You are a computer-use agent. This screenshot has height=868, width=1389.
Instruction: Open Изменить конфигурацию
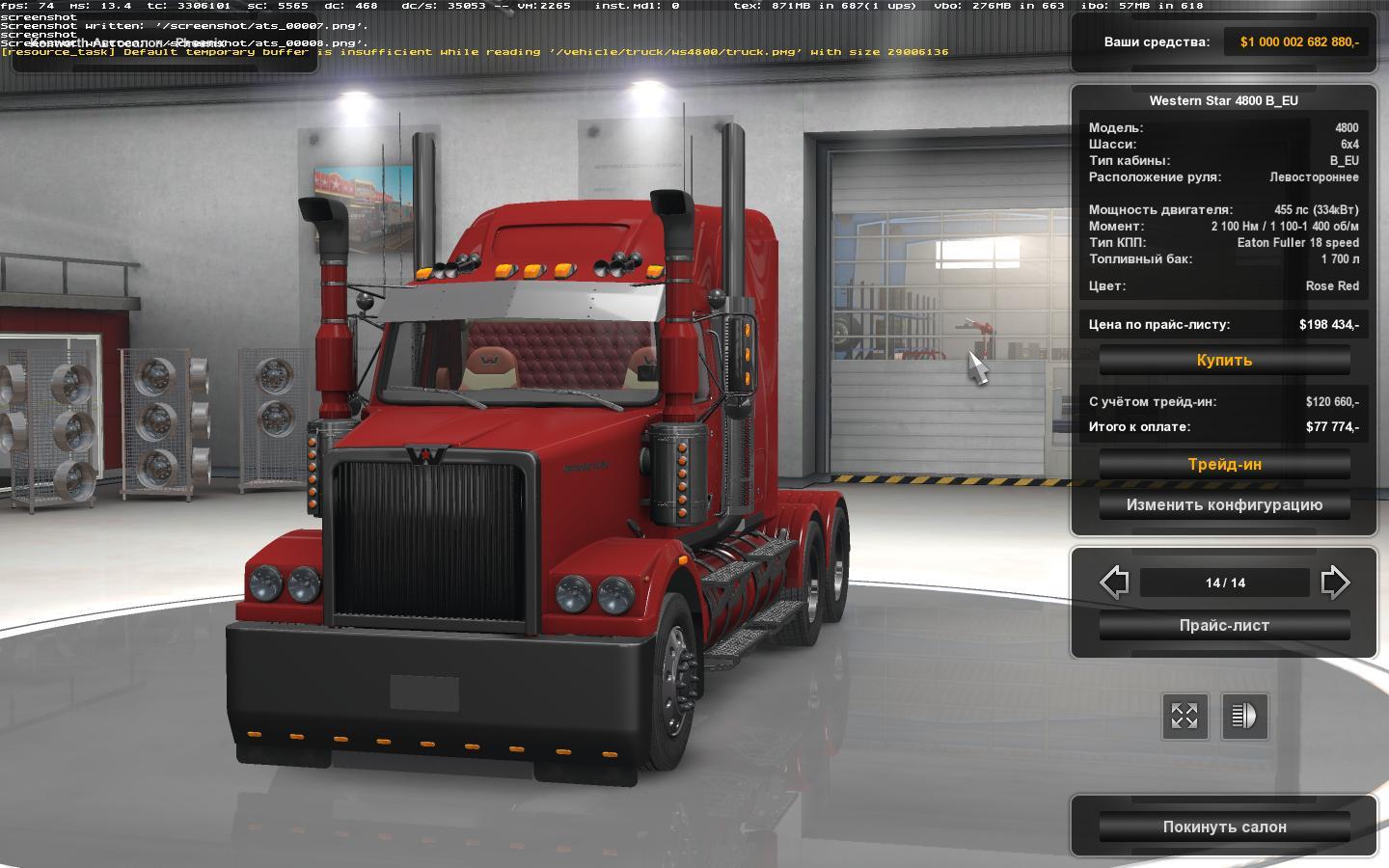tap(1224, 505)
